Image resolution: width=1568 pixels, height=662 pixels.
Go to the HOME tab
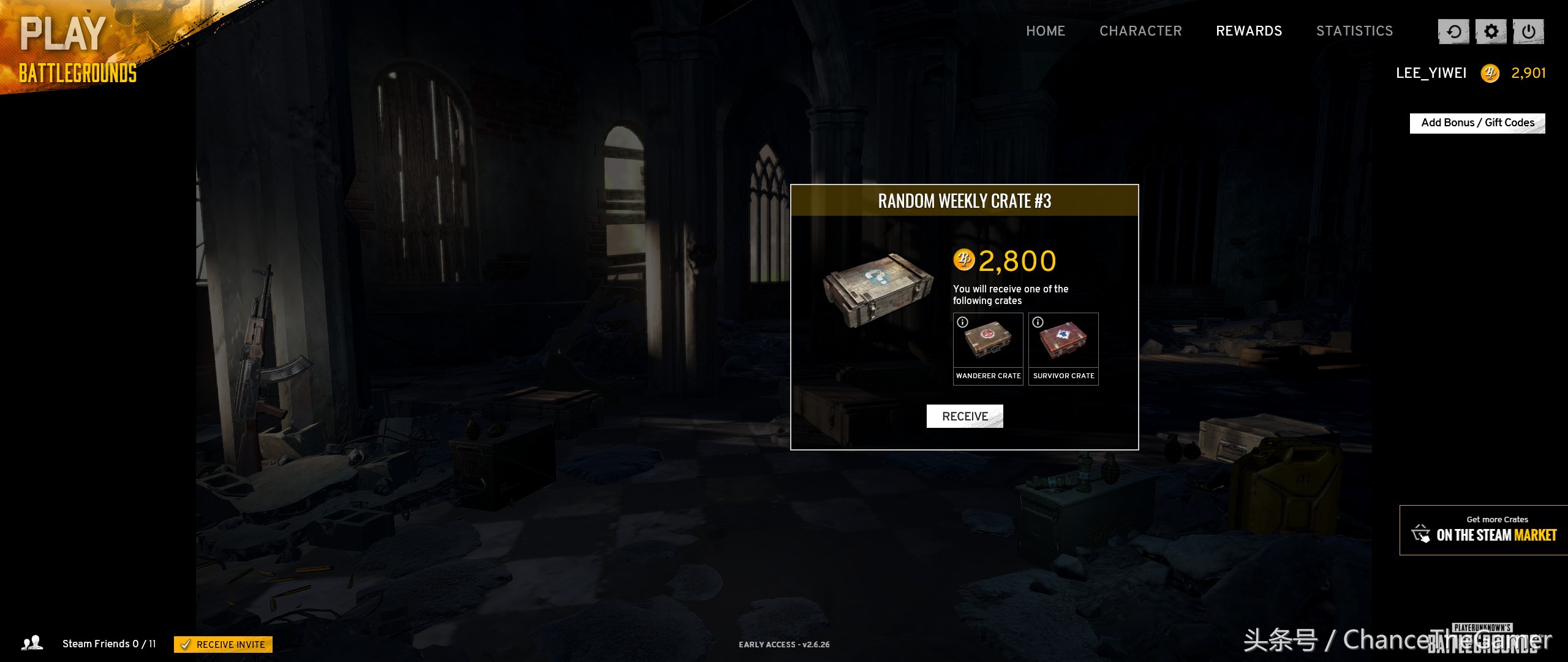tap(1046, 31)
